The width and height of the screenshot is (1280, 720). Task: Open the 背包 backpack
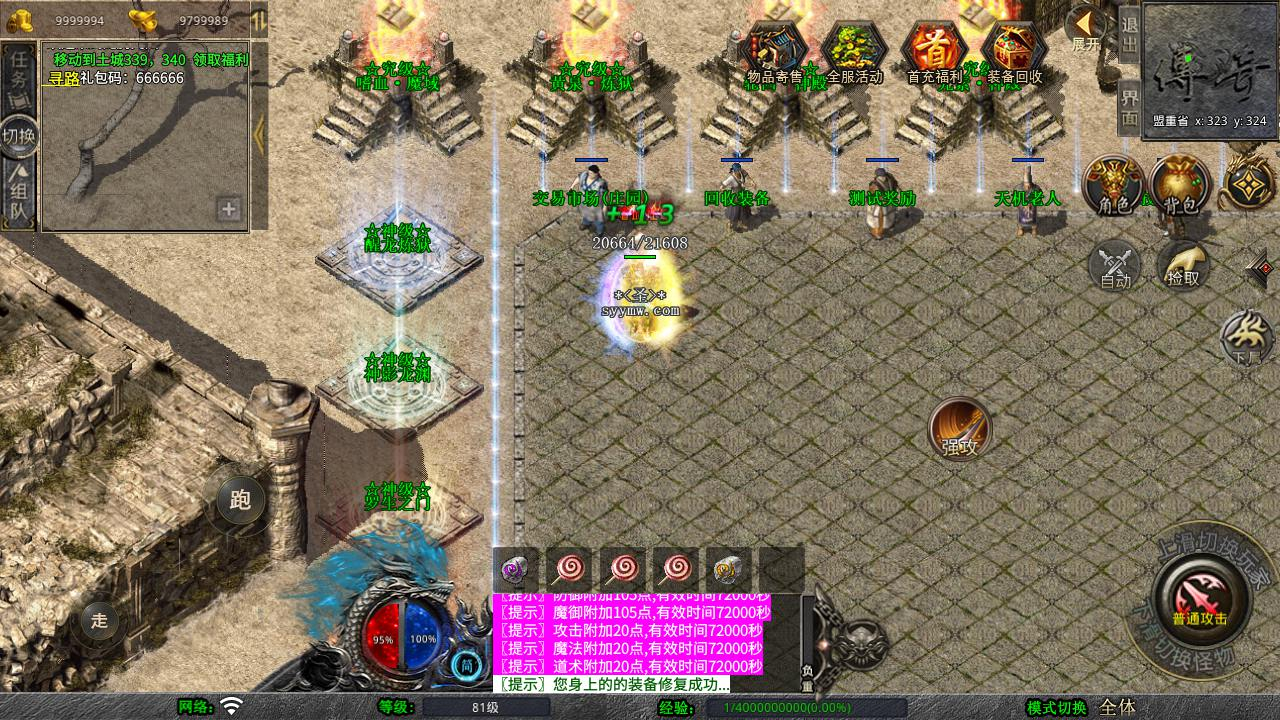pos(1180,186)
